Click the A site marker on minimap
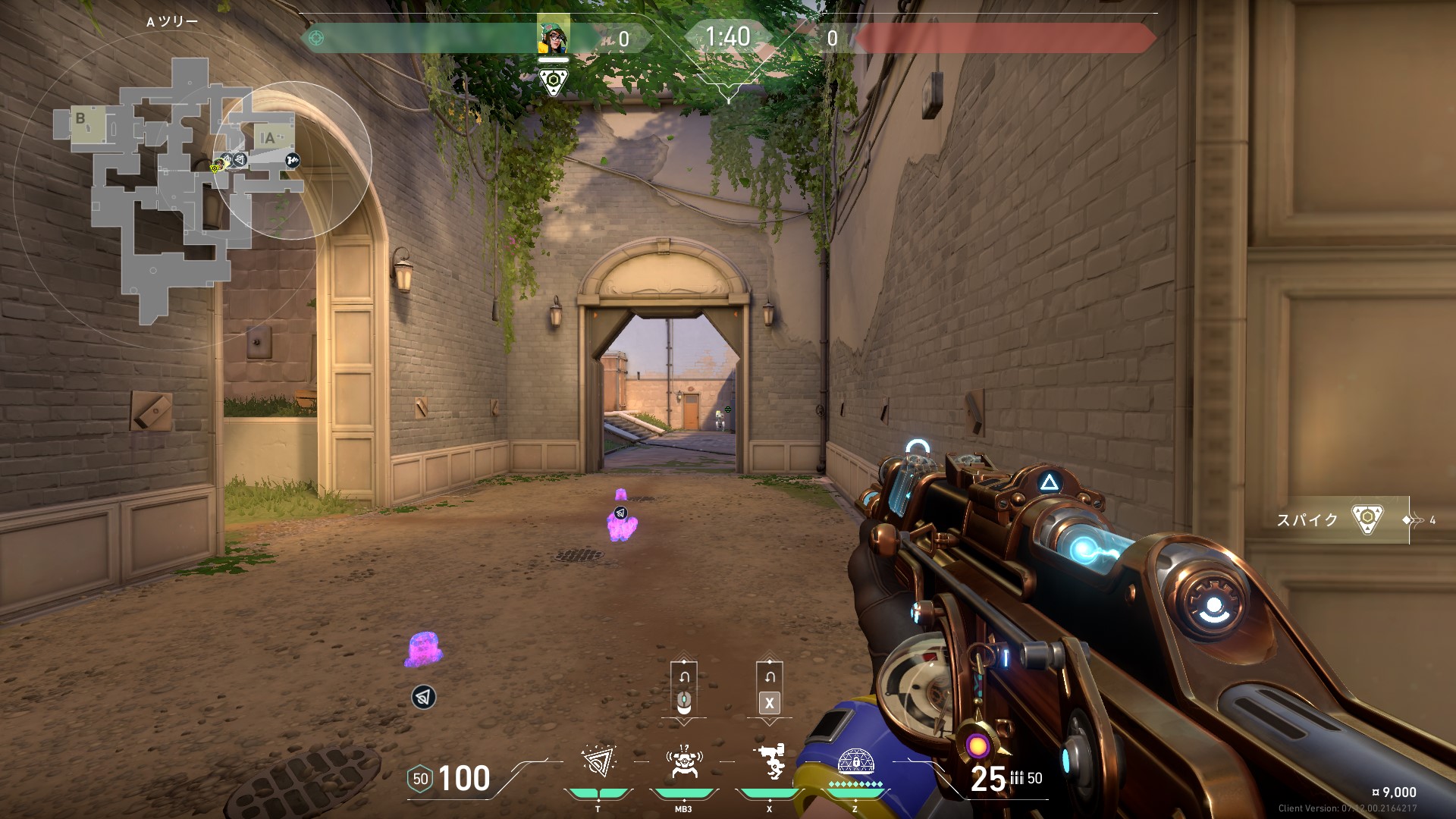 click(x=268, y=138)
